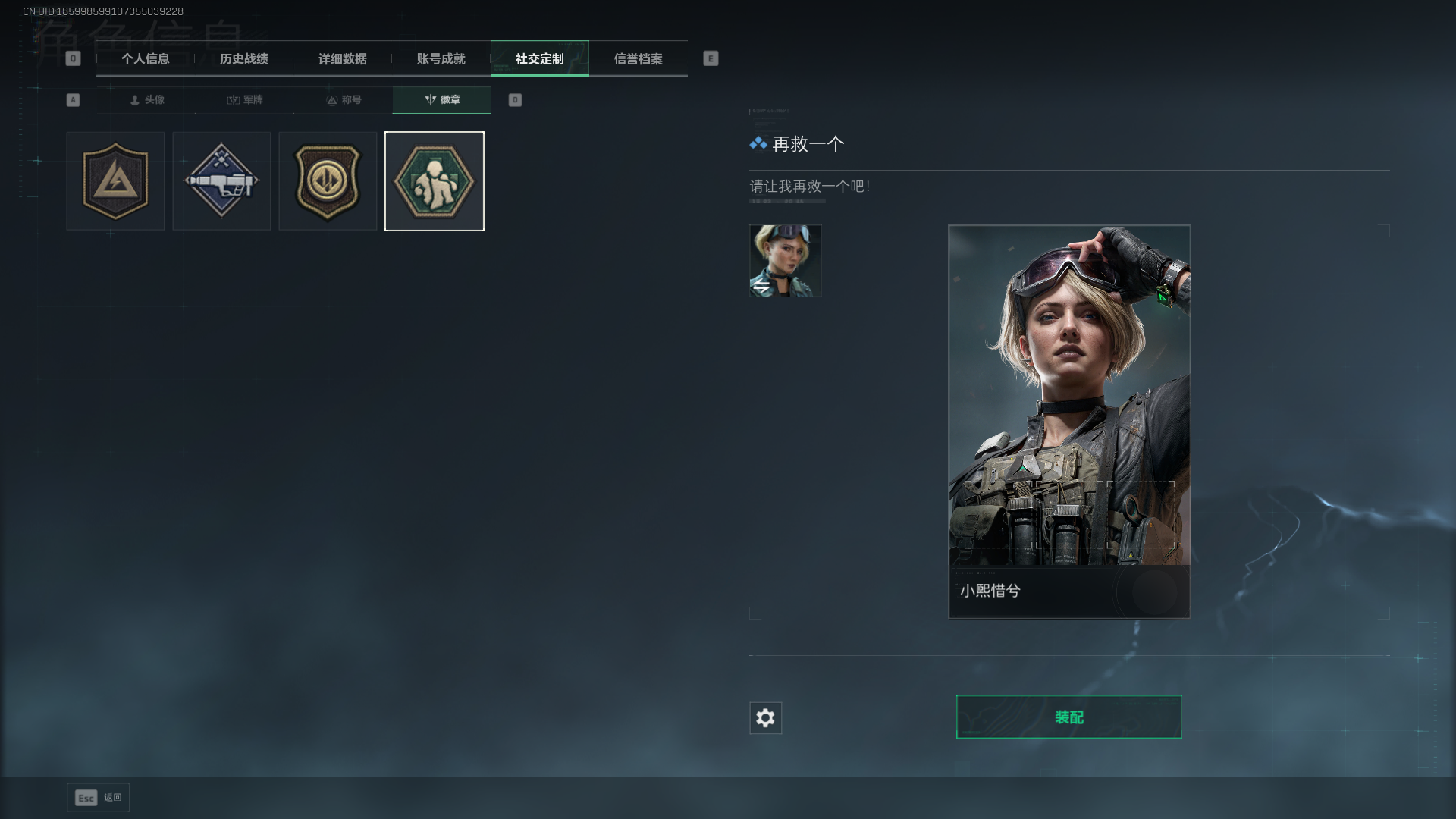Pick the gold circular emblem shield badge

pos(328,181)
